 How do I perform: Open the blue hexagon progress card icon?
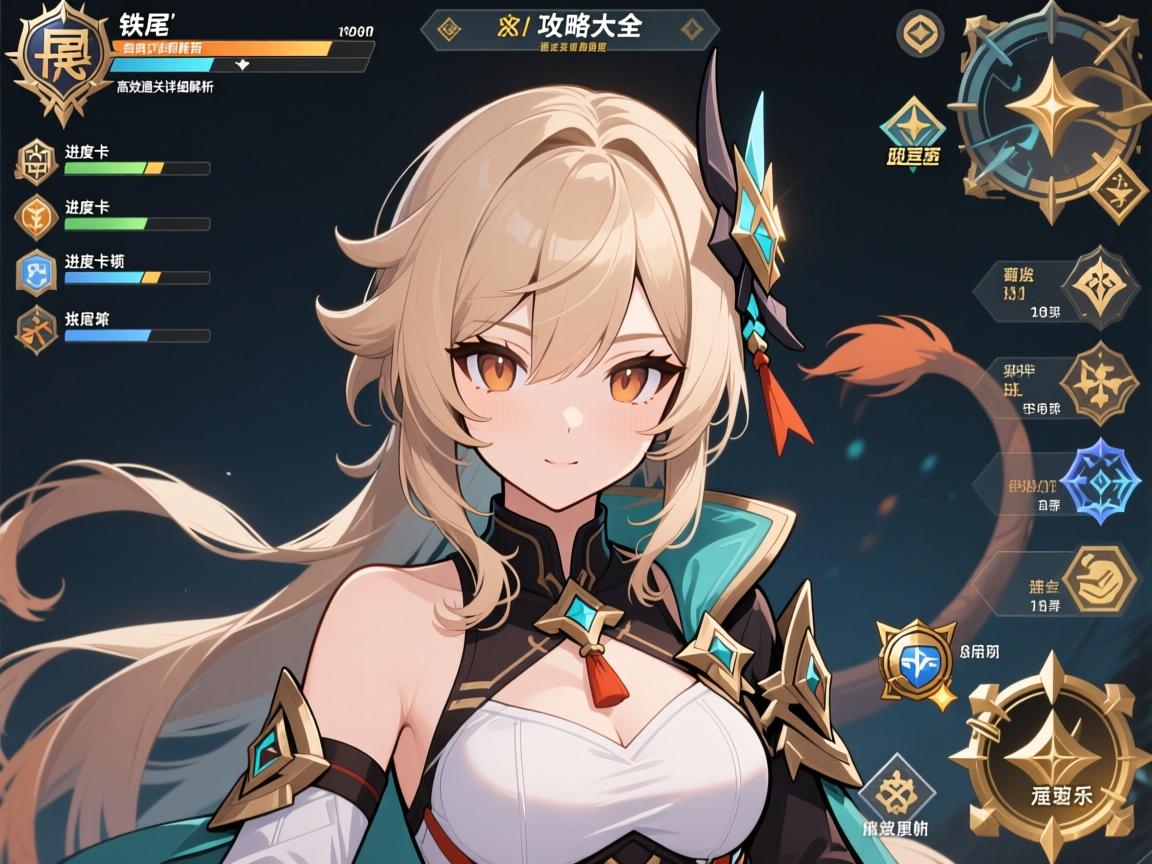click(x=36, y=271)
